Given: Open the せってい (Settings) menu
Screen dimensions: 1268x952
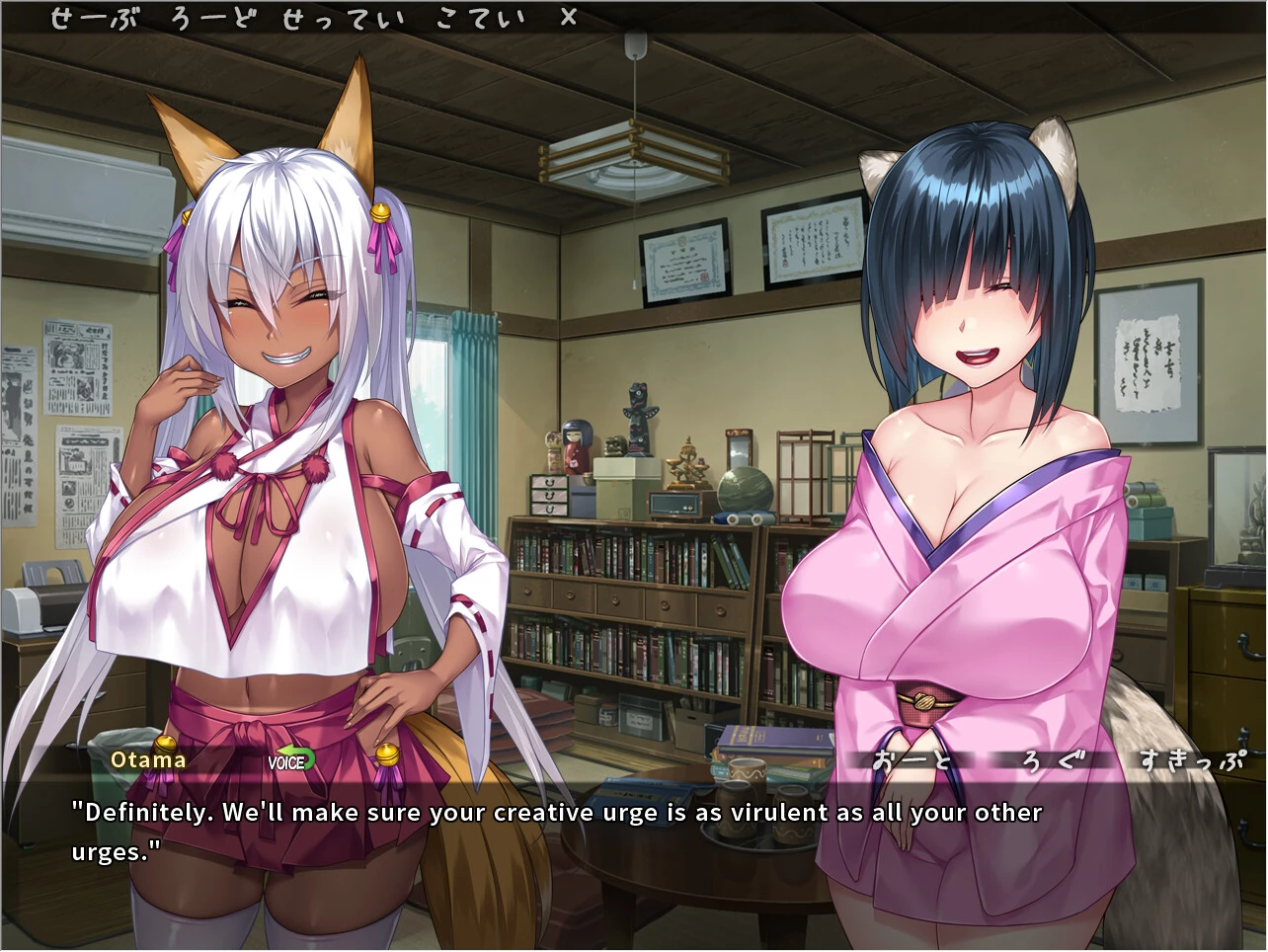Looking at the screenshot, I should [x=343, y=19].
